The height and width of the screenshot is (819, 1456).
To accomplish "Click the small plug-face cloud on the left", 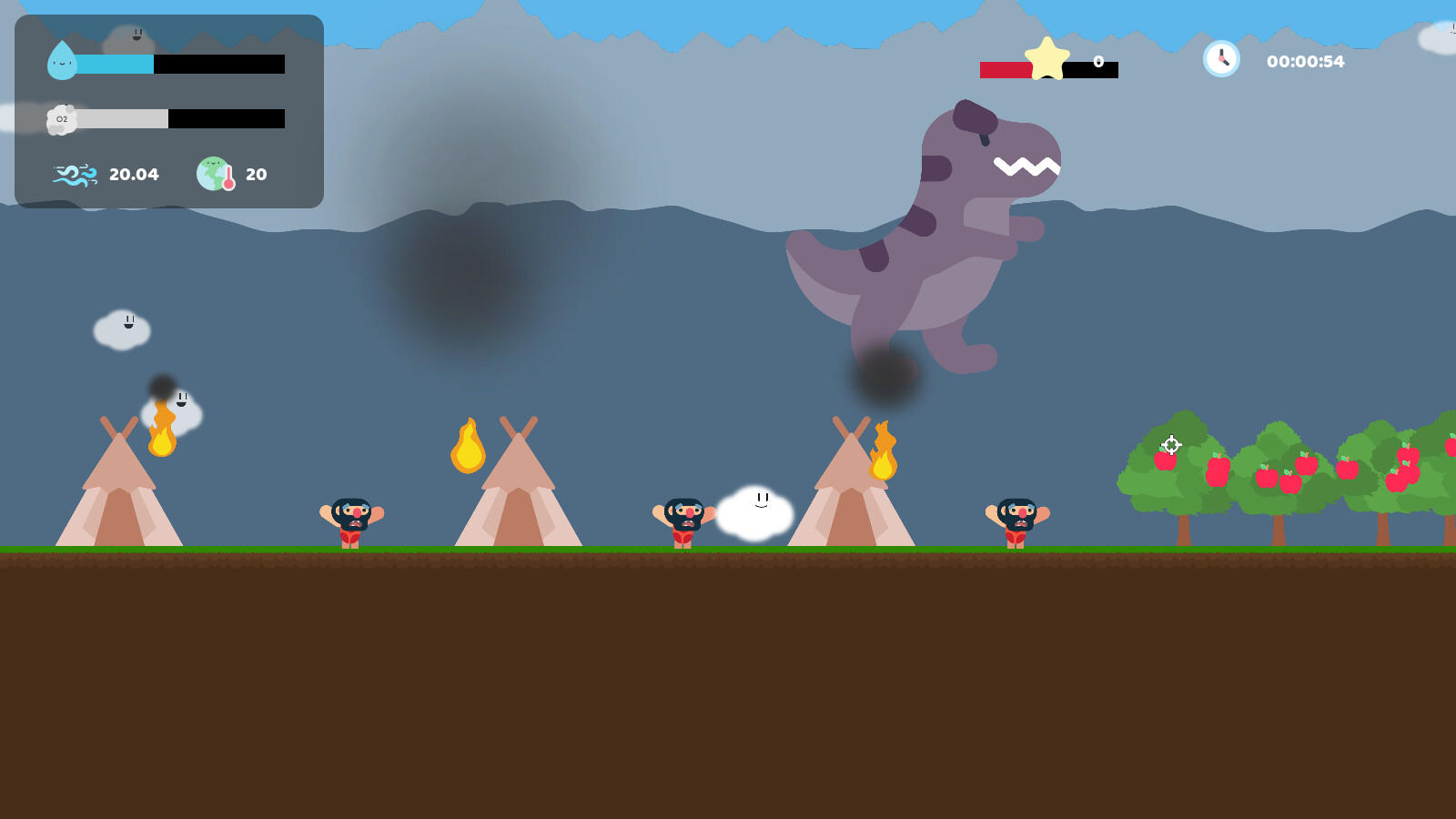I will pos(121,329).
